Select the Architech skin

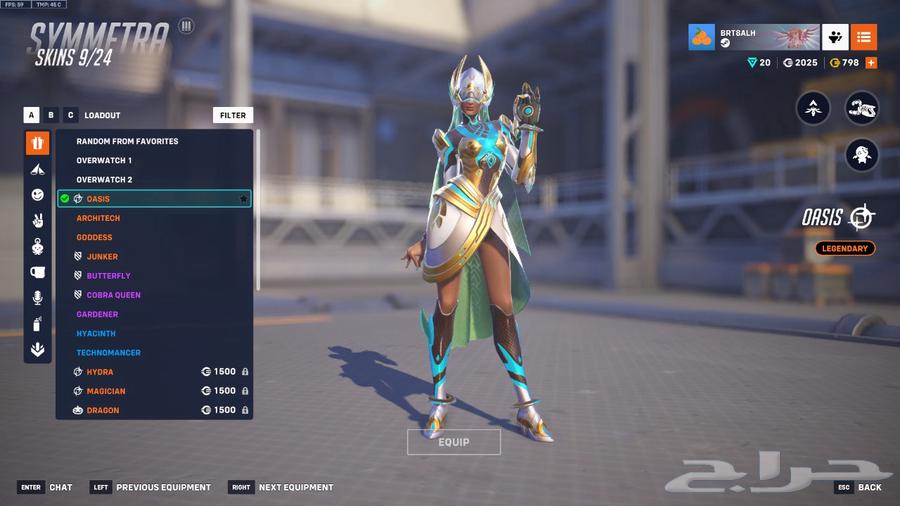[99, 218]
